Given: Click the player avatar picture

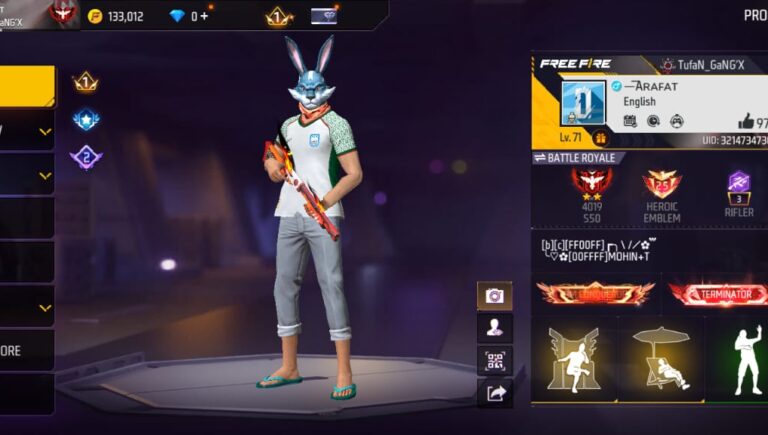Looking at the screenshot, I should tap(583, 104).
